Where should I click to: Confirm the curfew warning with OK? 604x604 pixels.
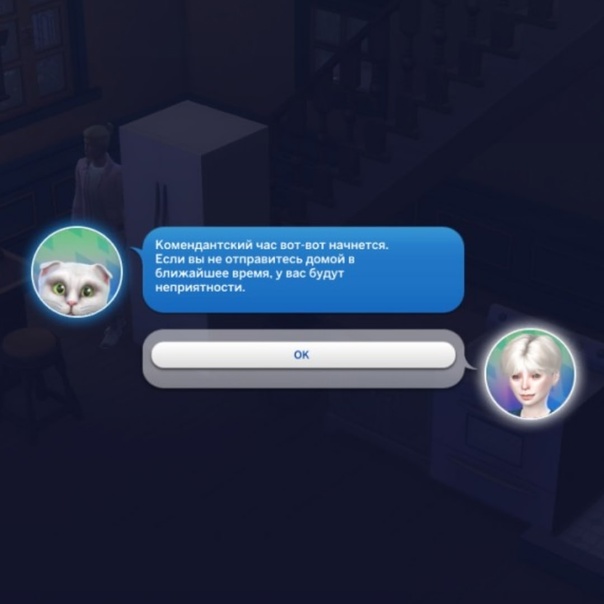click(302, 355)
